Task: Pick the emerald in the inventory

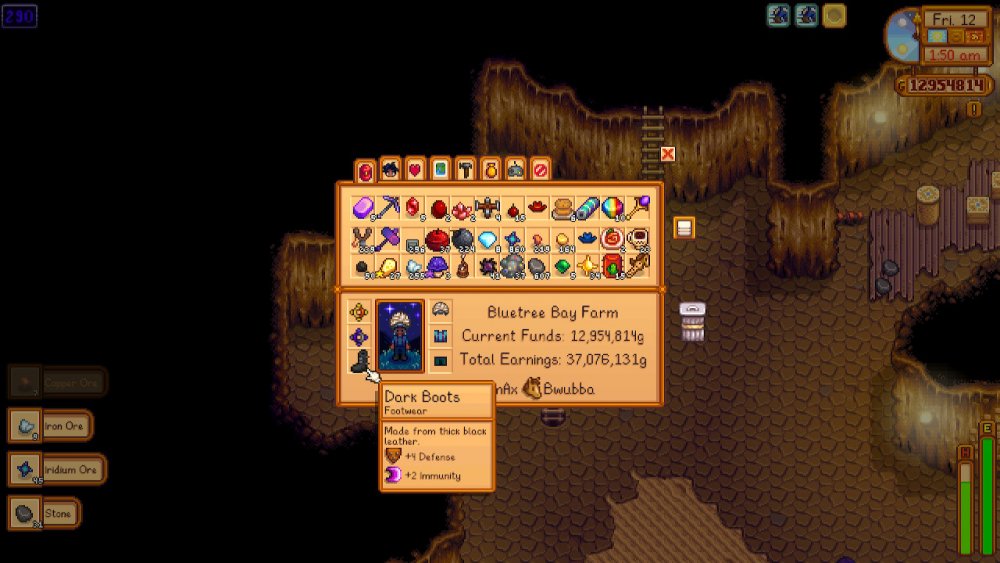Action: (563, 268)
